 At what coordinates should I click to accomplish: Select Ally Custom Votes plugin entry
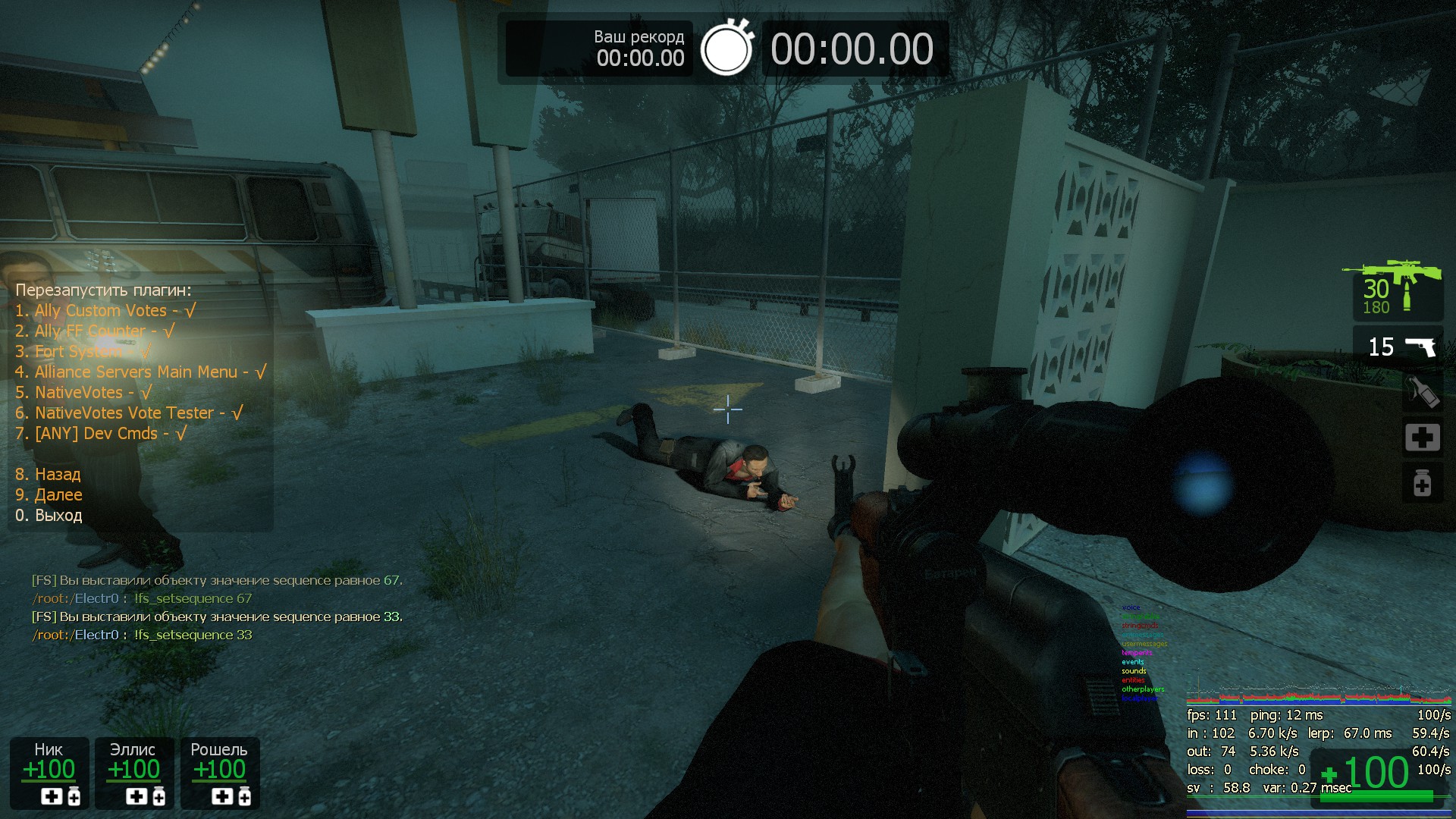pyautogui.click(x=105, y=311)
